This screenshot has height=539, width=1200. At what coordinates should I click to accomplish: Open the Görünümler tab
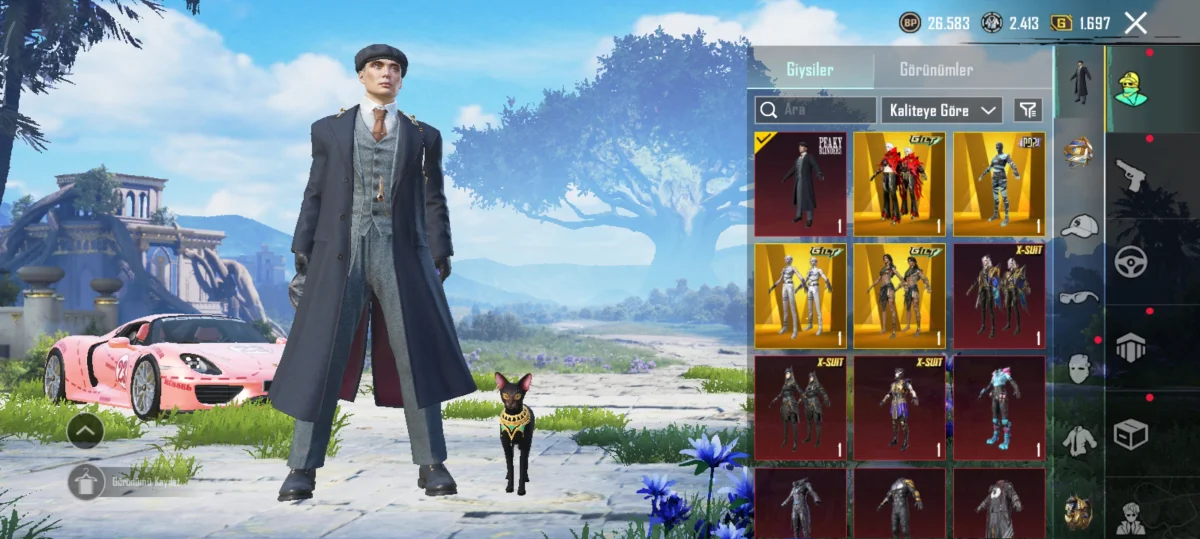[936, 70]
